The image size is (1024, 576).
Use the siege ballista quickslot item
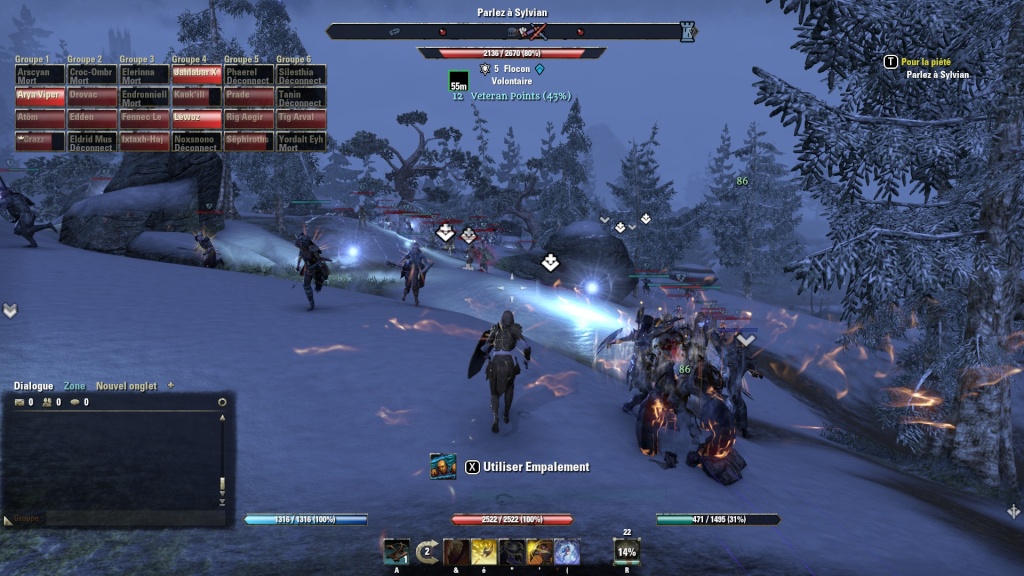coord(397,551)
